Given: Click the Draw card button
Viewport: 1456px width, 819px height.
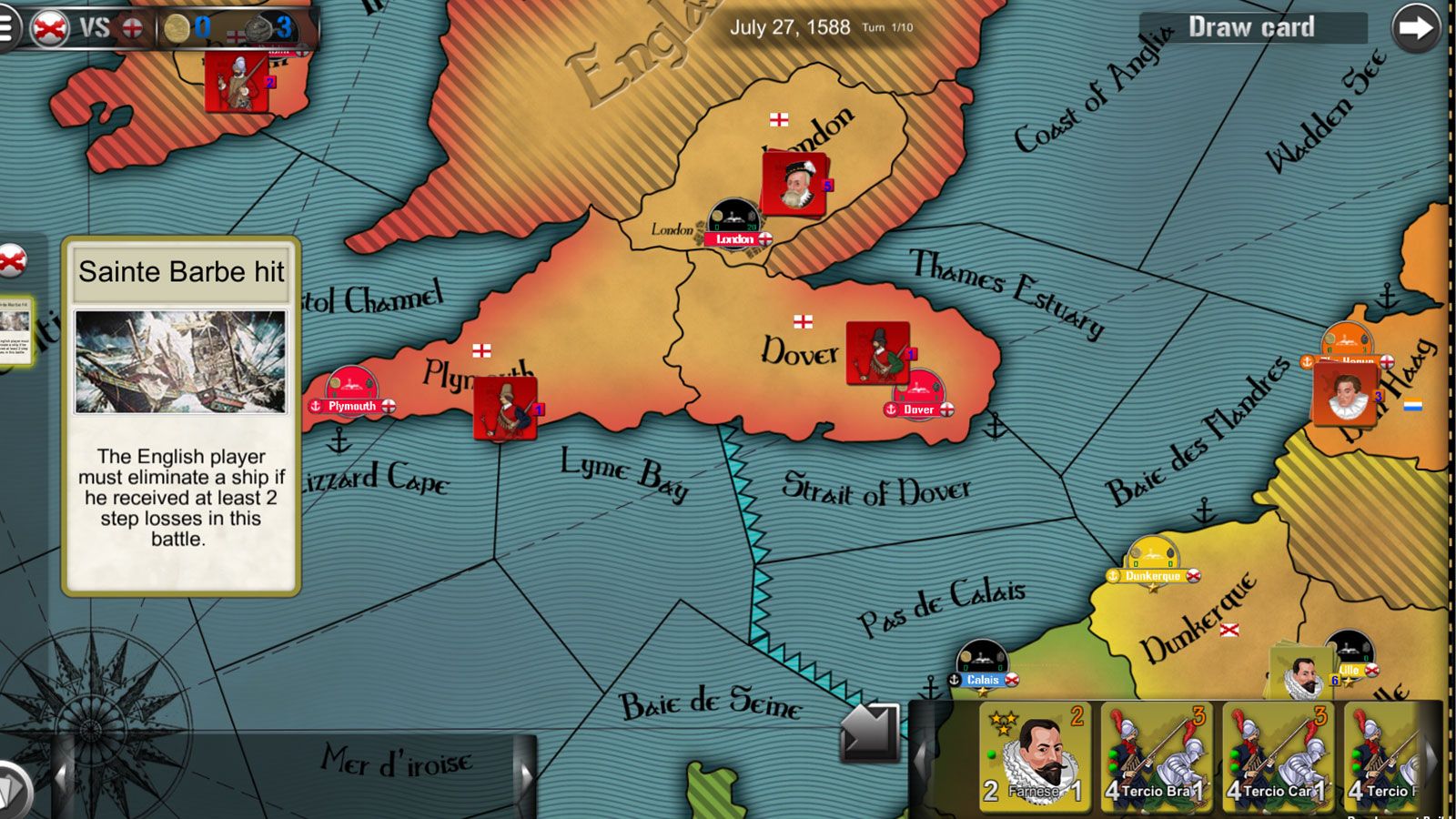Looking at the screenshot, I should (x=1252, y=27).
